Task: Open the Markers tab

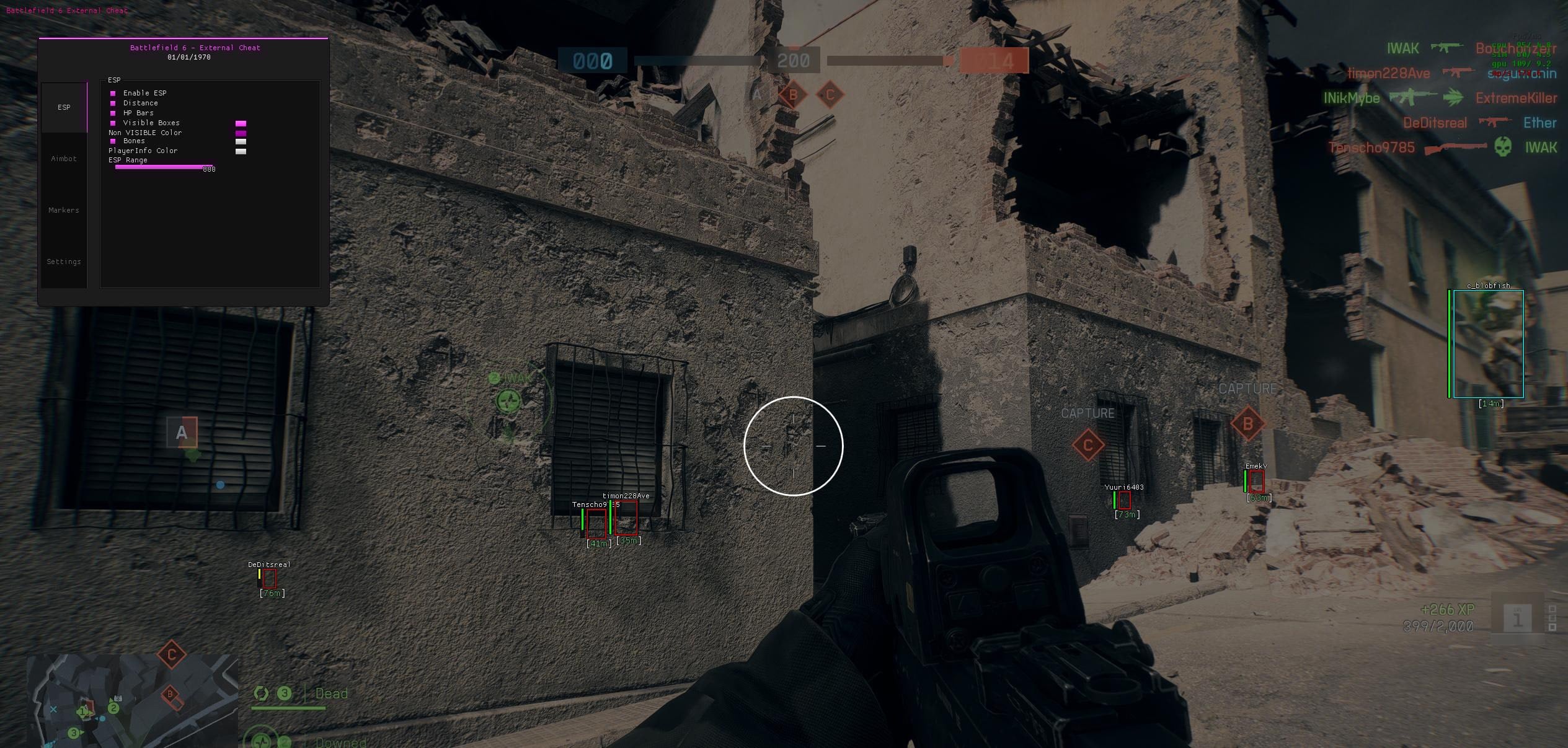Action: coord(64,210)
